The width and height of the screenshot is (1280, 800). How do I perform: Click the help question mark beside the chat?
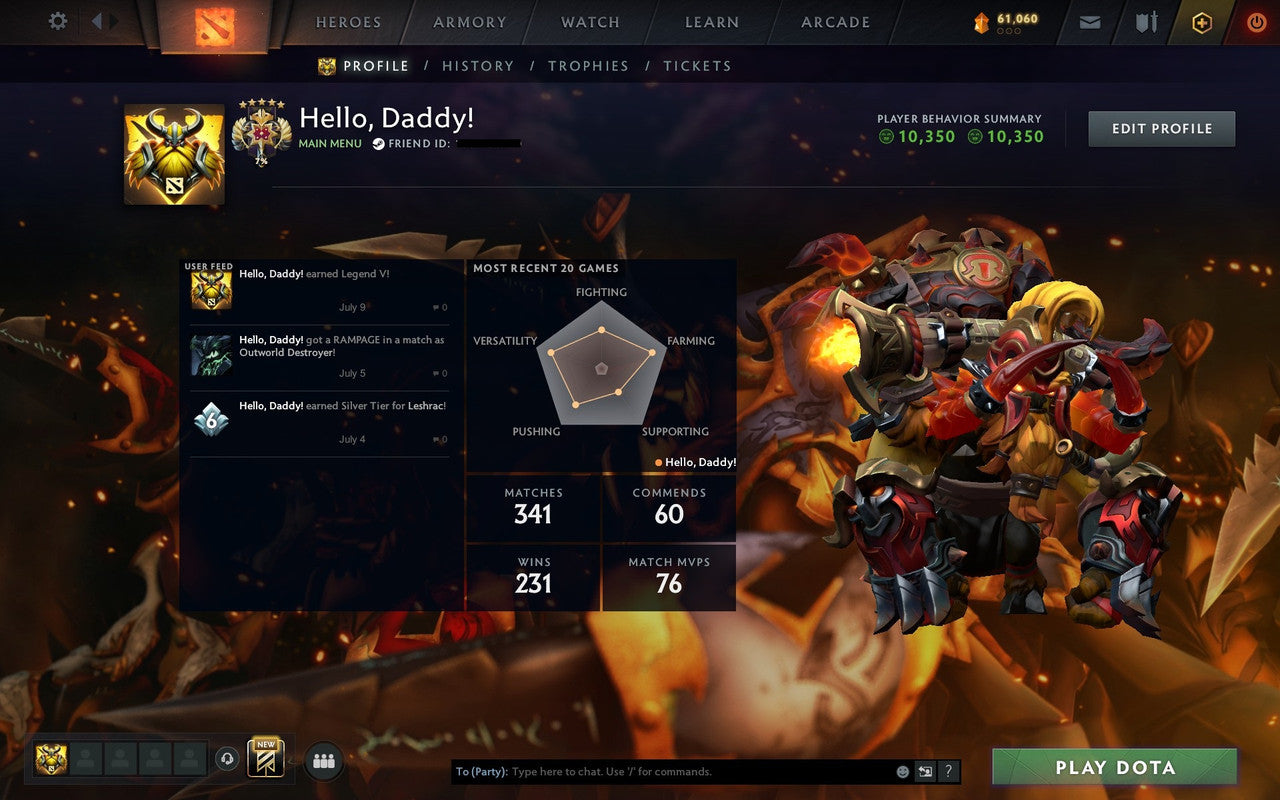click(x=948, y=771)
